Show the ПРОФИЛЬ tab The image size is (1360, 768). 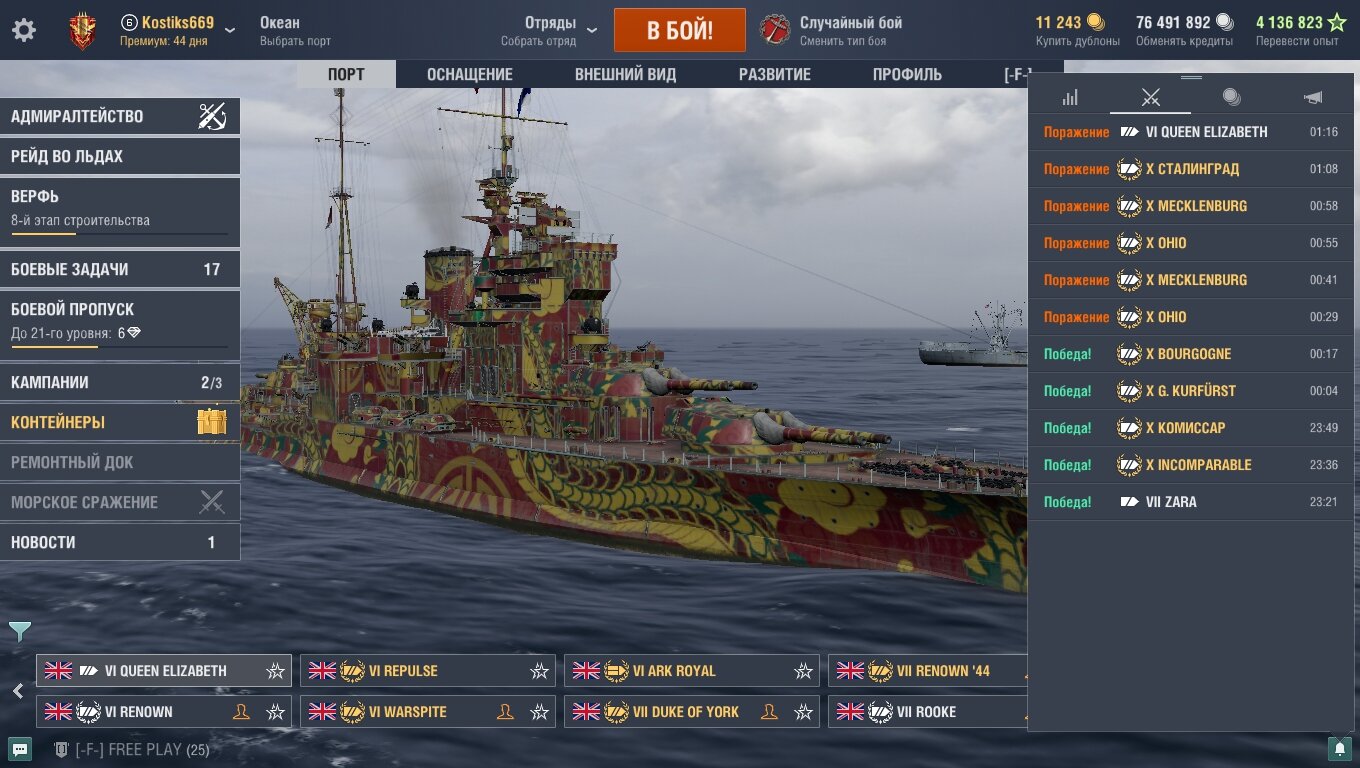click(x=907, y=74)
